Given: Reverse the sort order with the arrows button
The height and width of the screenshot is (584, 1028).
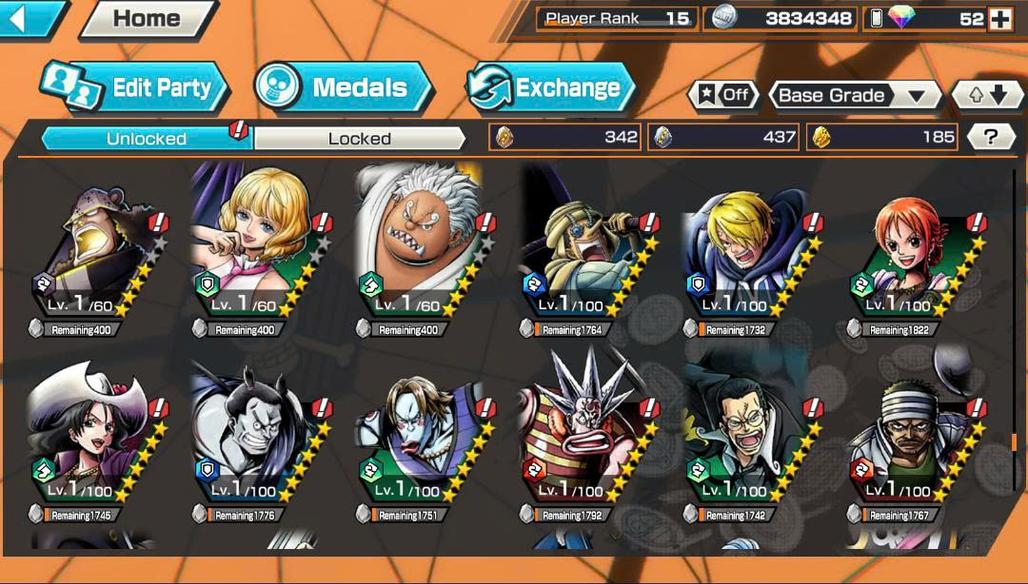Looking at the screenshot, I should [987, 95].
